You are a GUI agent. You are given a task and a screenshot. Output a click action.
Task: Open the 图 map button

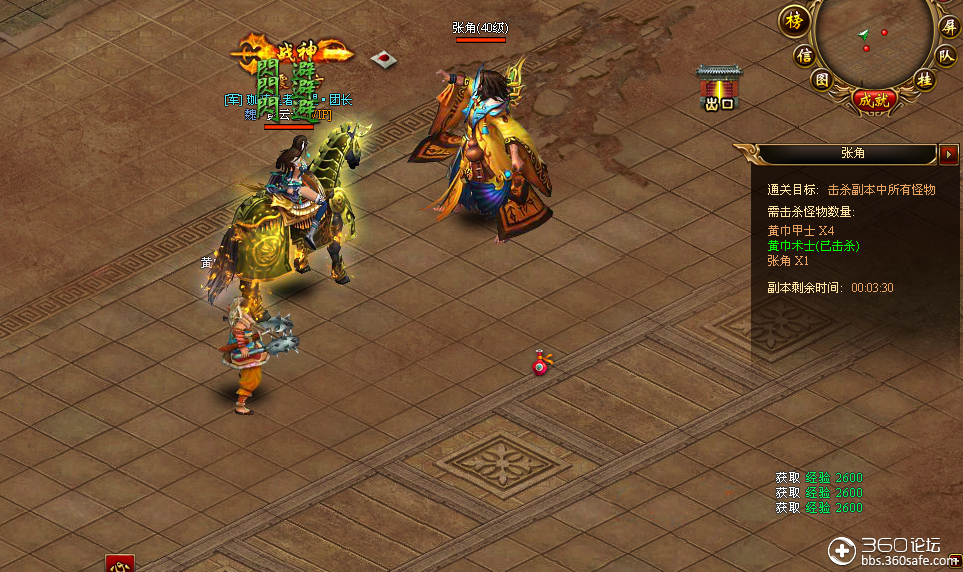[821, 79]
